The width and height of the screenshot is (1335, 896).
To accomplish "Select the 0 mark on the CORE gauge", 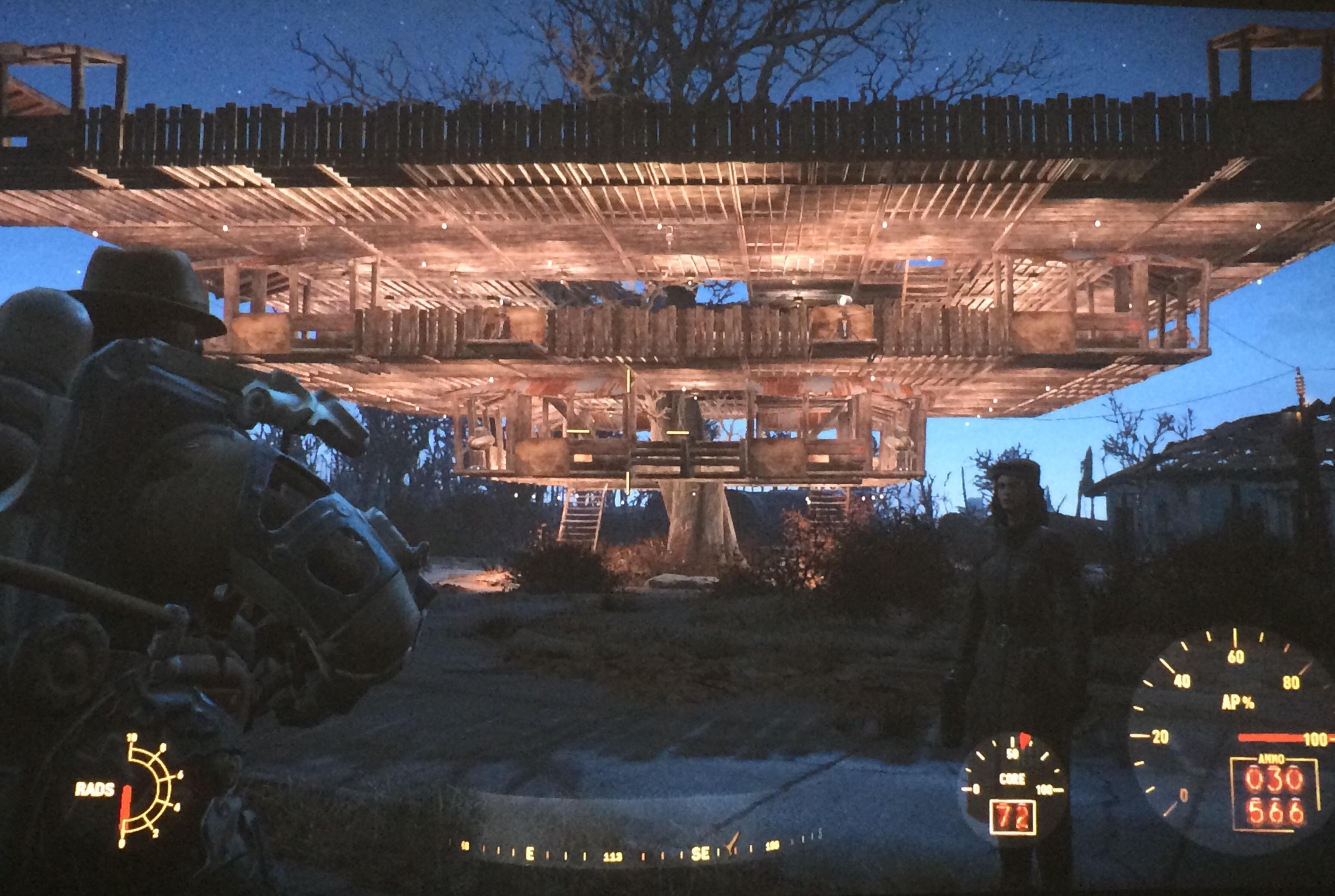I will coord(976,789).
